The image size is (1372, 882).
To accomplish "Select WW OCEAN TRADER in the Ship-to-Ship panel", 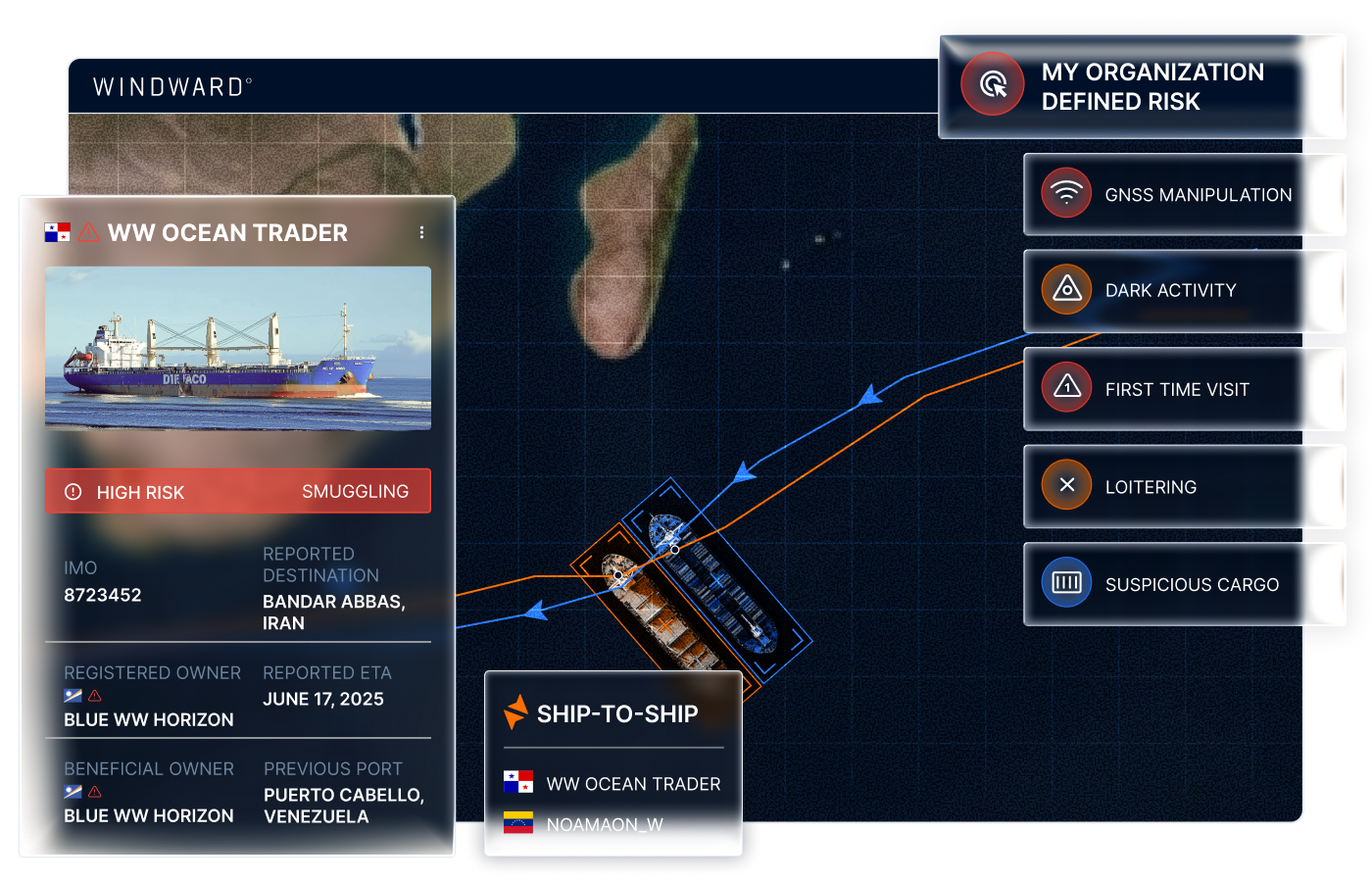I will (x=633, y=784).
